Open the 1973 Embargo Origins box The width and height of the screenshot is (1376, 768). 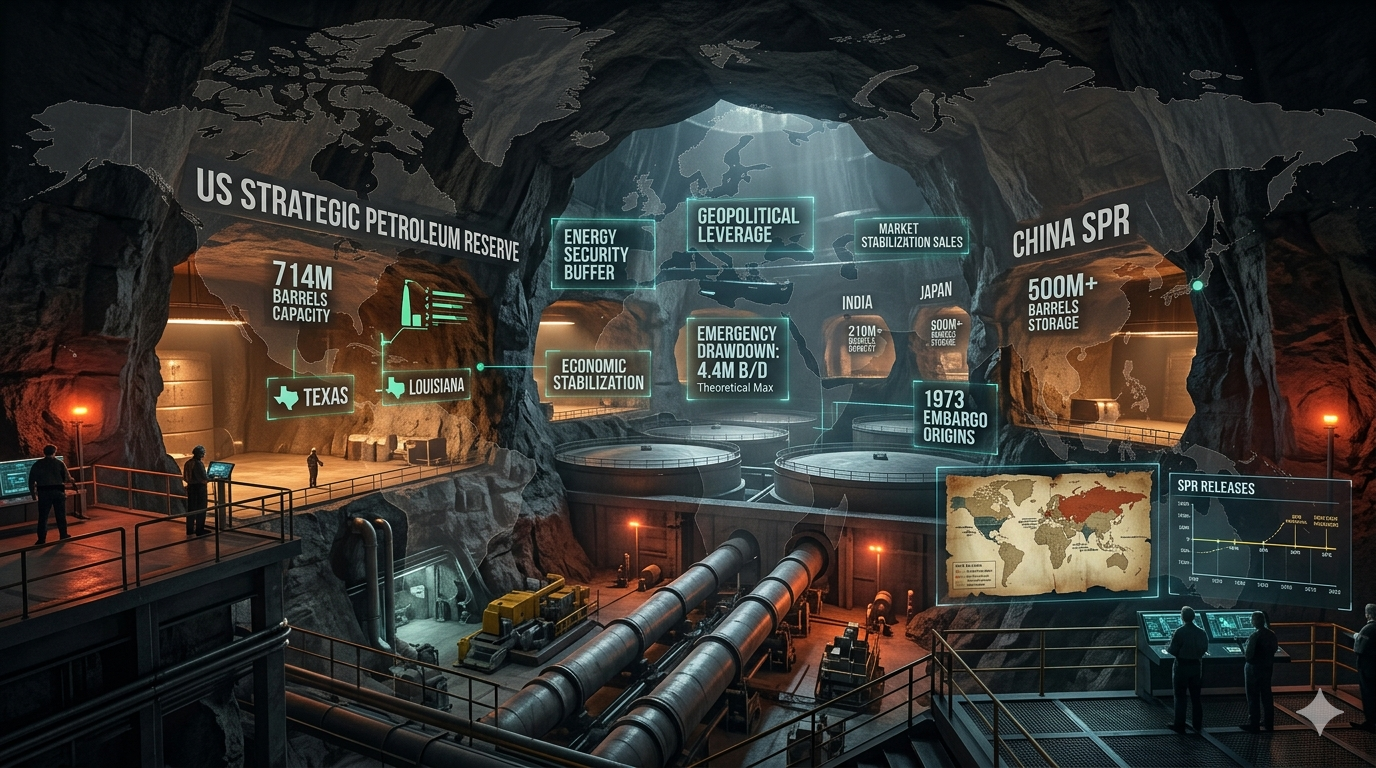(955, 417)
